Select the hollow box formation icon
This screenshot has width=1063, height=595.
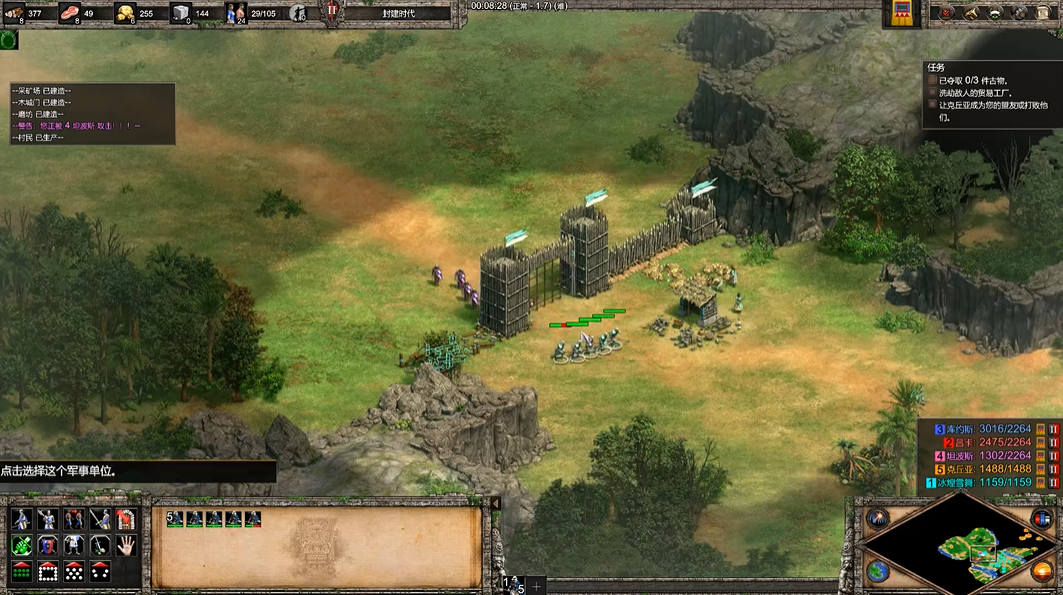coord(47,572)
